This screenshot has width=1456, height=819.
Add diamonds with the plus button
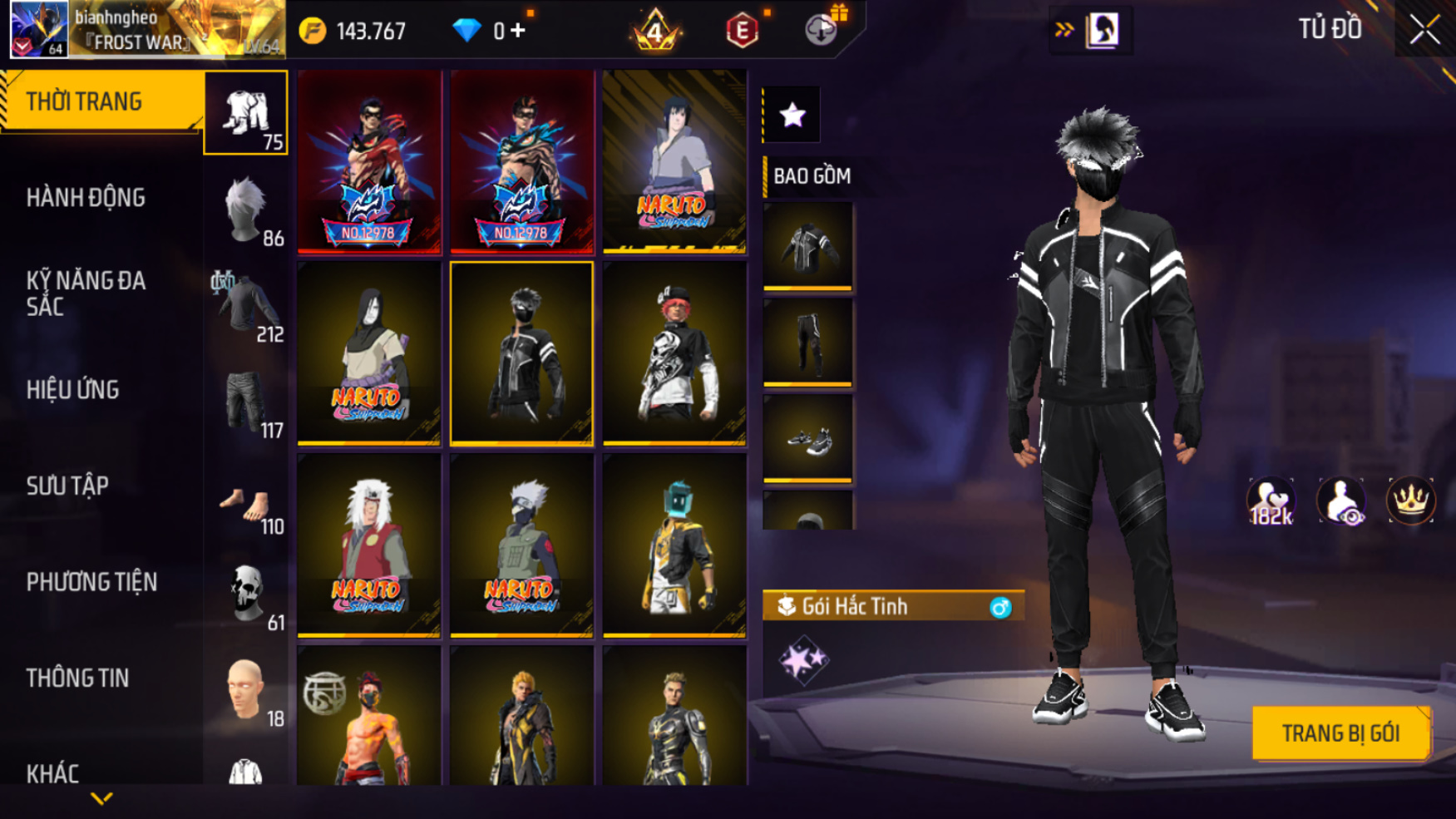(x=518, y=31)
